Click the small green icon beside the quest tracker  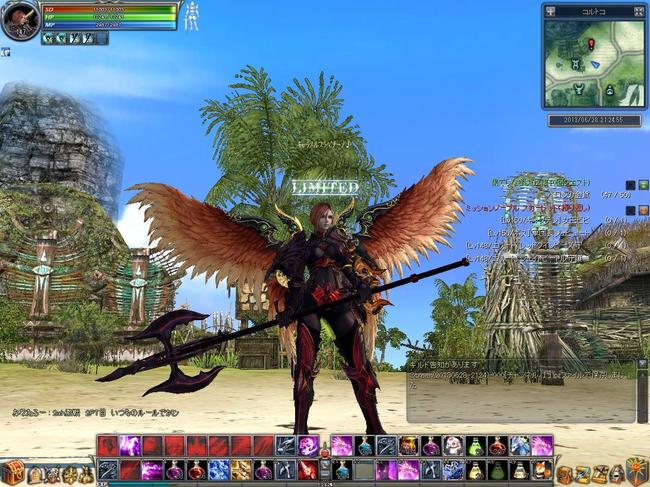pyautogui.click(x=643, y=185)
